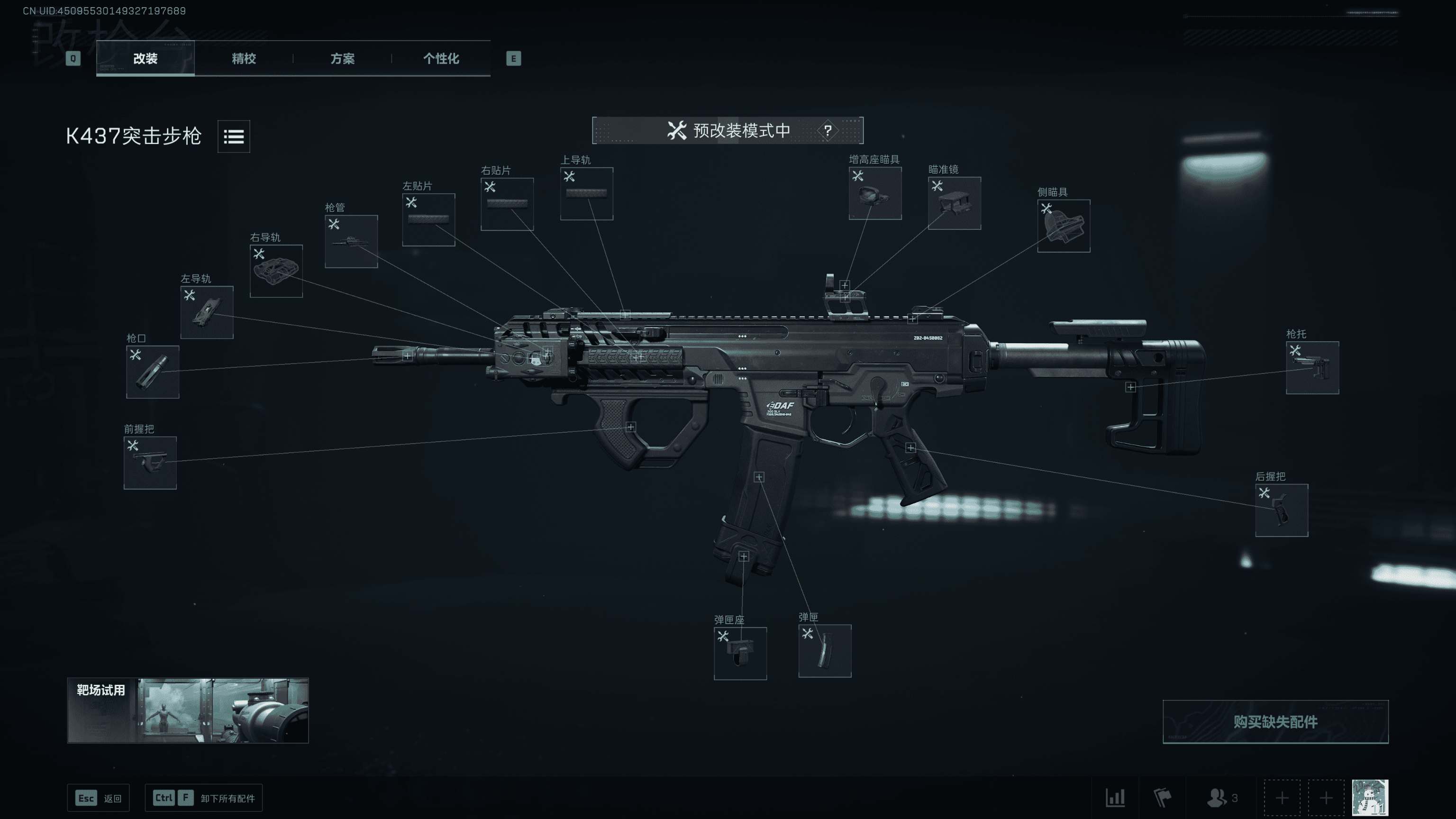Screen dimensions: 1456x819
Task: Switch to the 精校 tab
Action: point(244,58)
